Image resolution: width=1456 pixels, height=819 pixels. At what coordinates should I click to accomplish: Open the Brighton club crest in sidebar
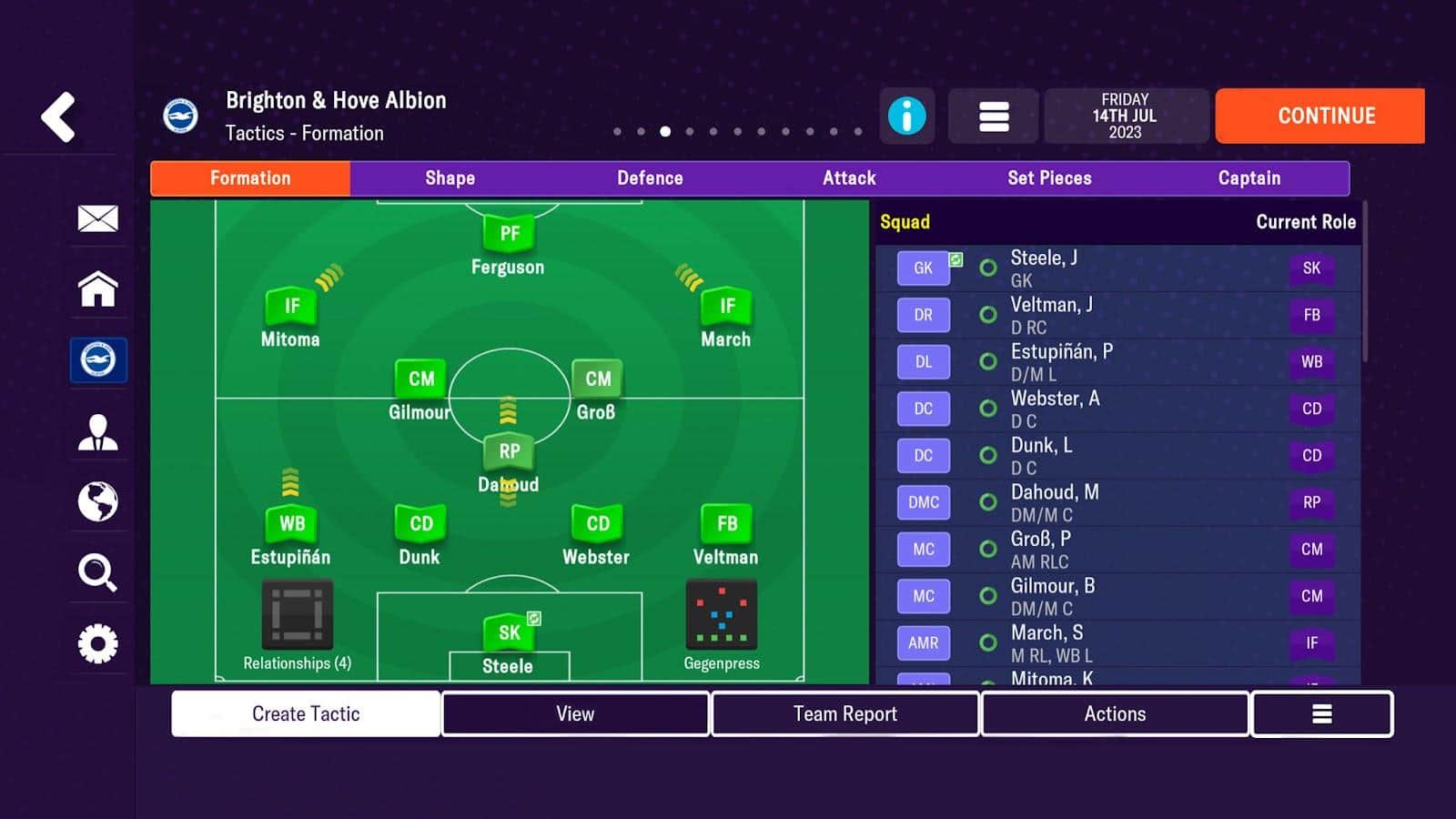[97, 359]
